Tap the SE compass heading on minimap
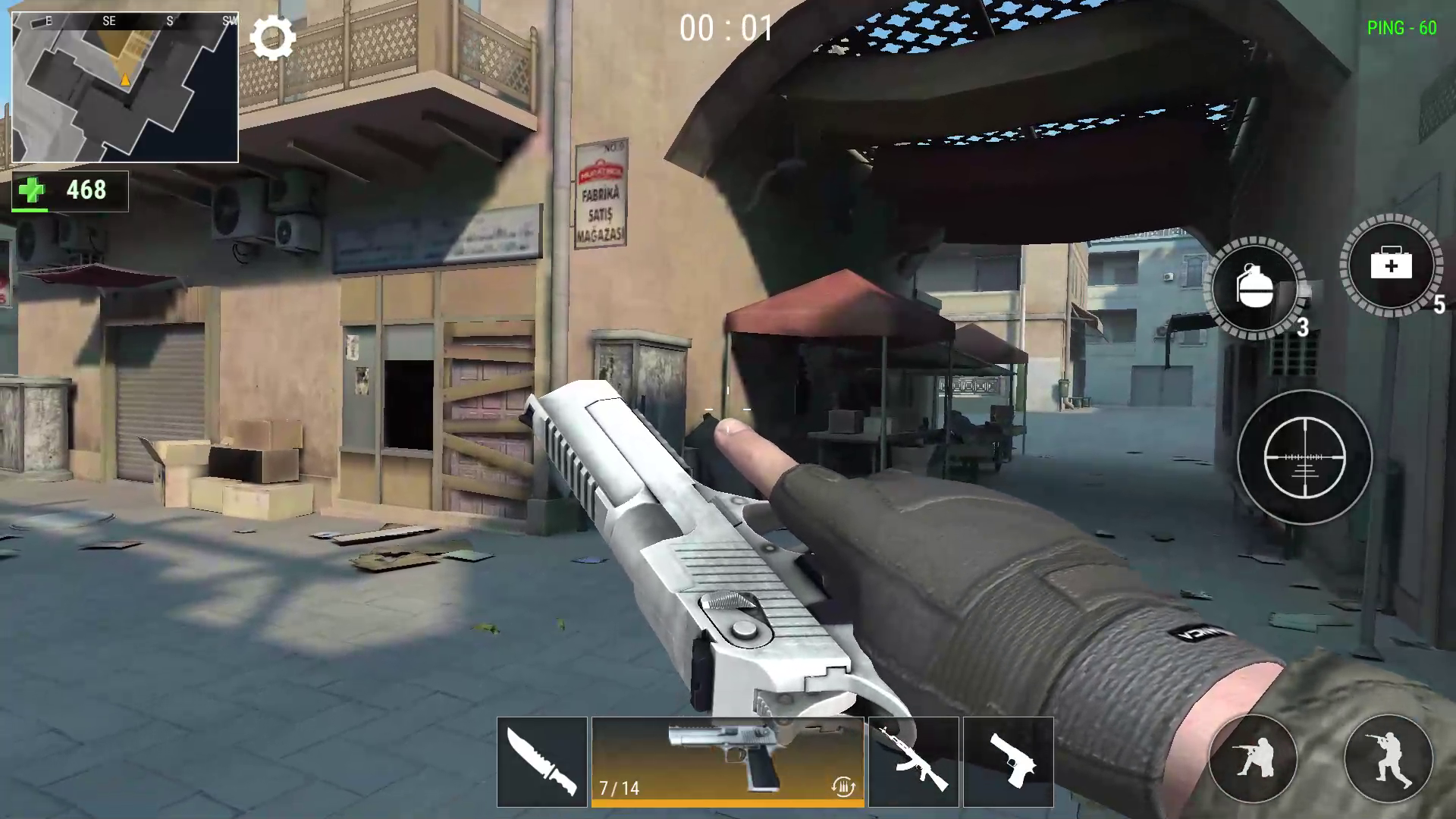 tap(108, 21)
